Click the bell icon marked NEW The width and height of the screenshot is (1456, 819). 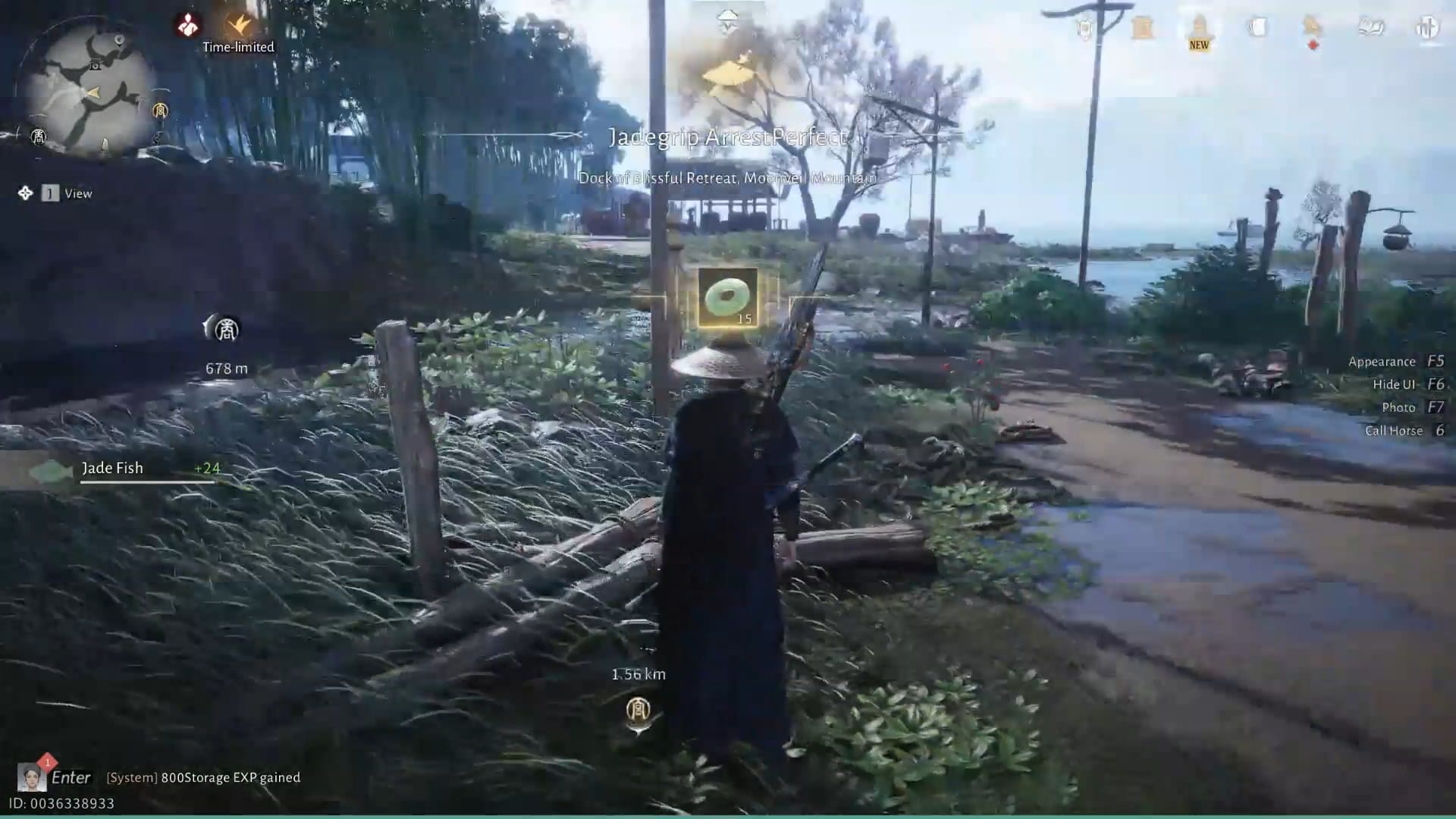pyautogui.click(x=1199, y=27)
